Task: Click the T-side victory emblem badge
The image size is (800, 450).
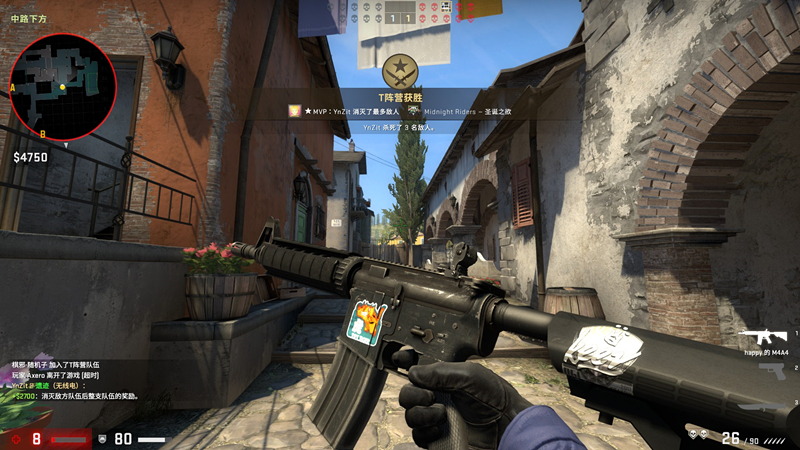Action: click(400, 71)
